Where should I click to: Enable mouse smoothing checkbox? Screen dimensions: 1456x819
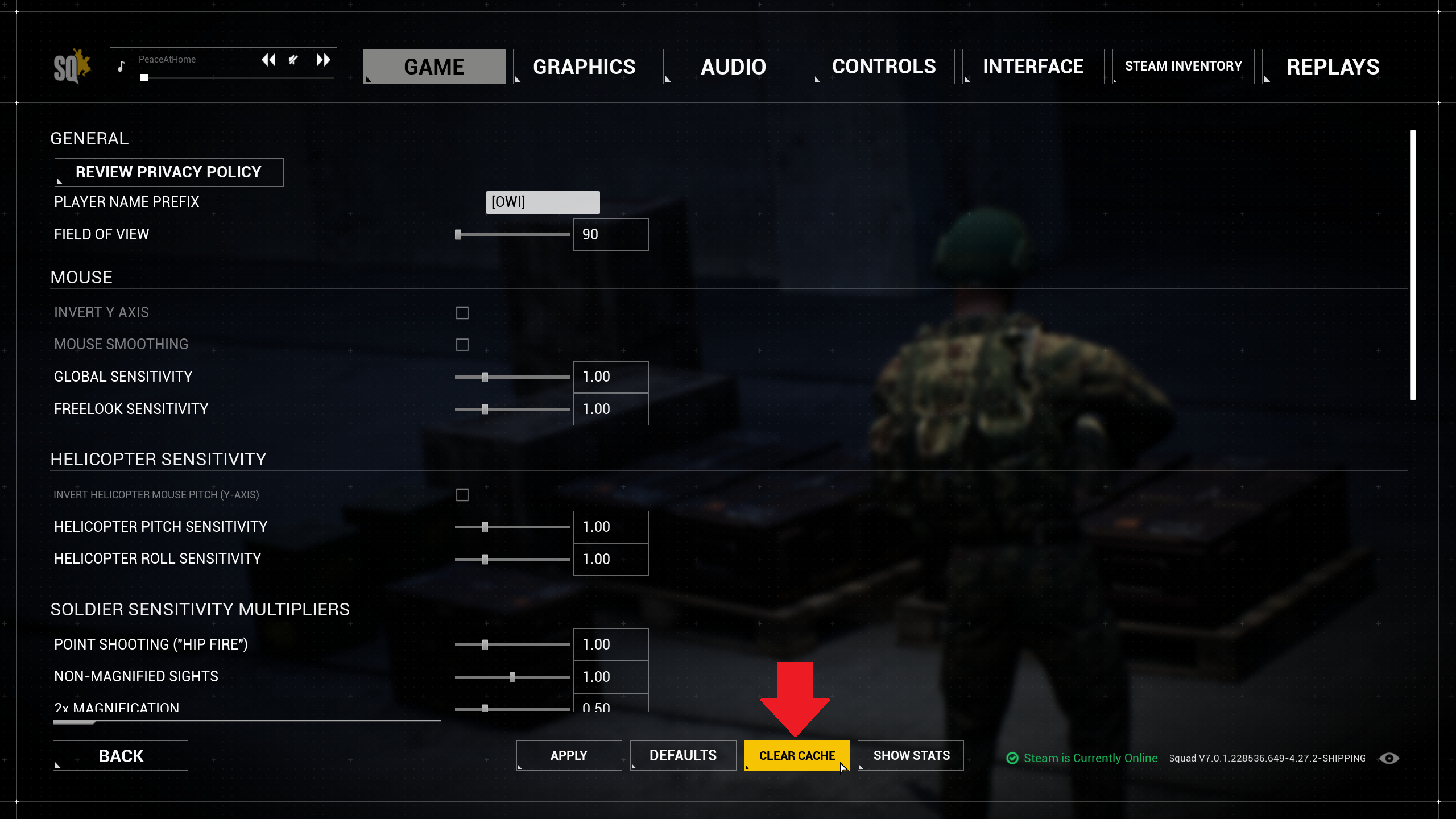[462, 345]
